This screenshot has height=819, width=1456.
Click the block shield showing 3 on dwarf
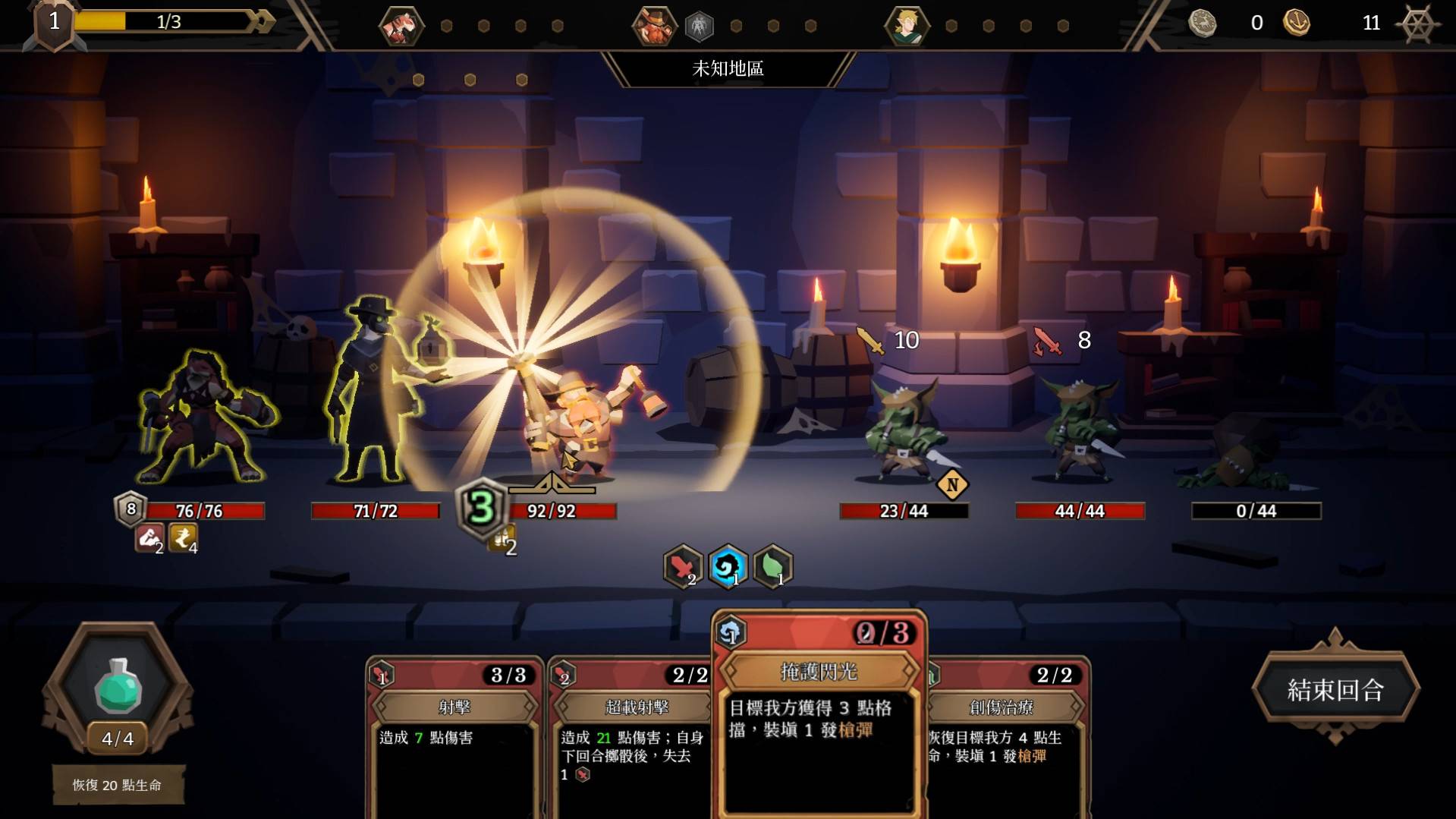pos(480,509)
